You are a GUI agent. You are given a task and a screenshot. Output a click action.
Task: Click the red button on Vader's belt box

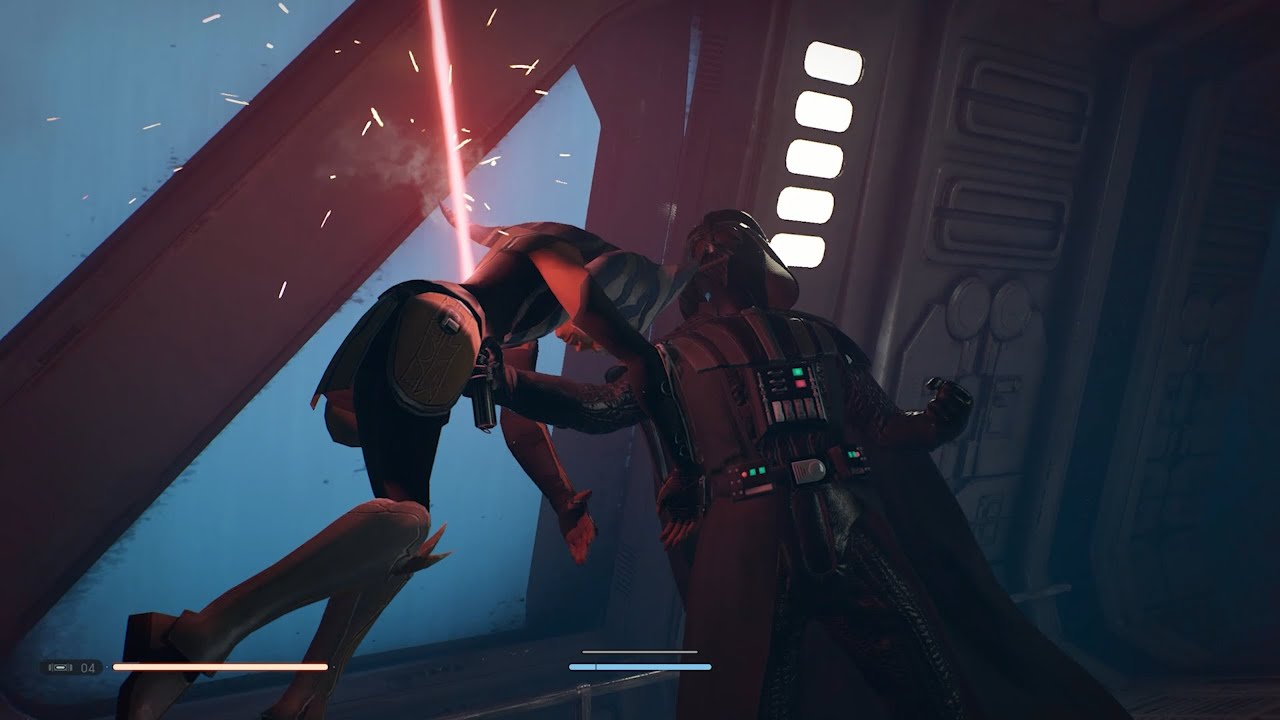tap(744, 473)
